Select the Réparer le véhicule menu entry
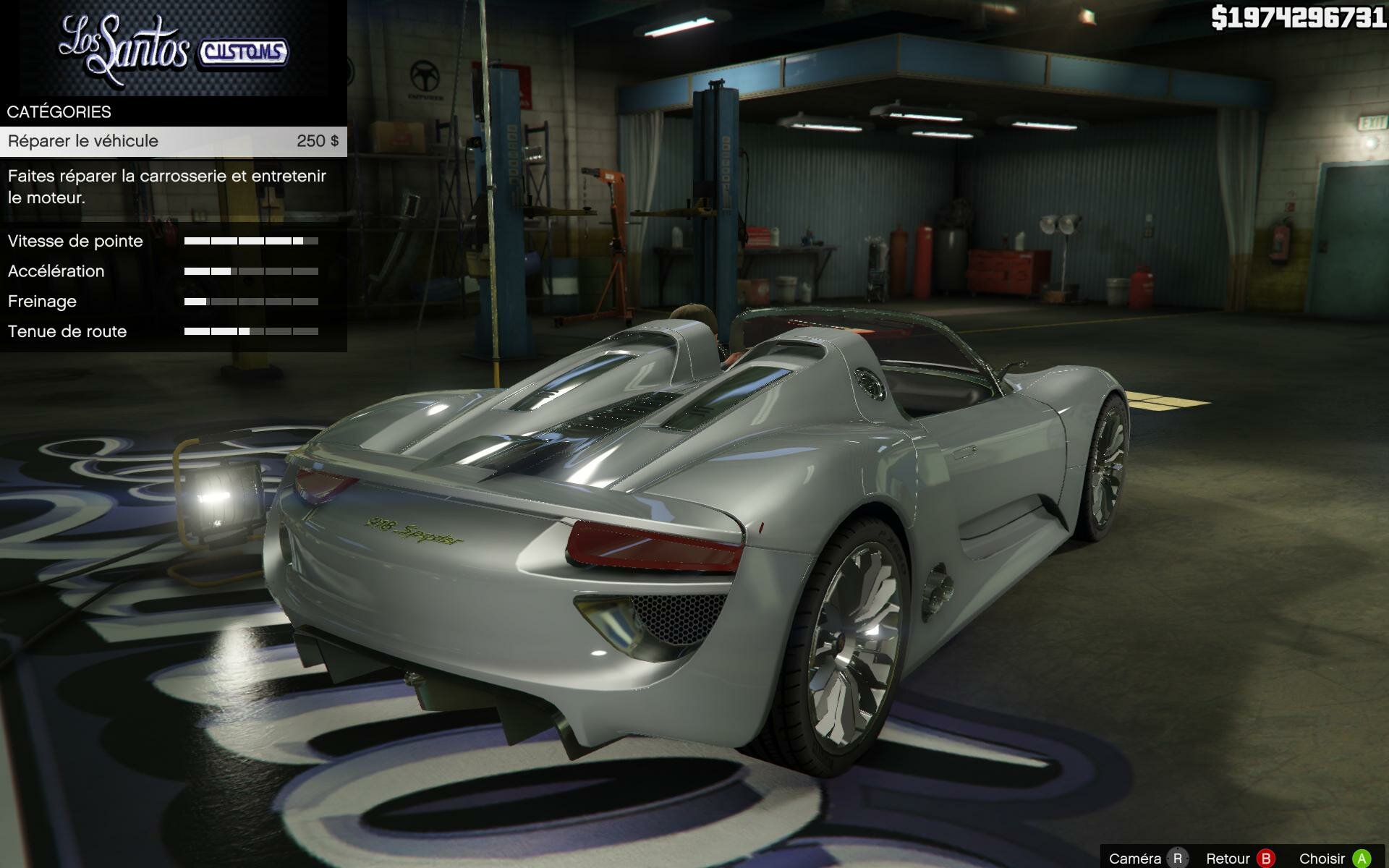Viewport: 1389px width, 868px height. (172, 141)
